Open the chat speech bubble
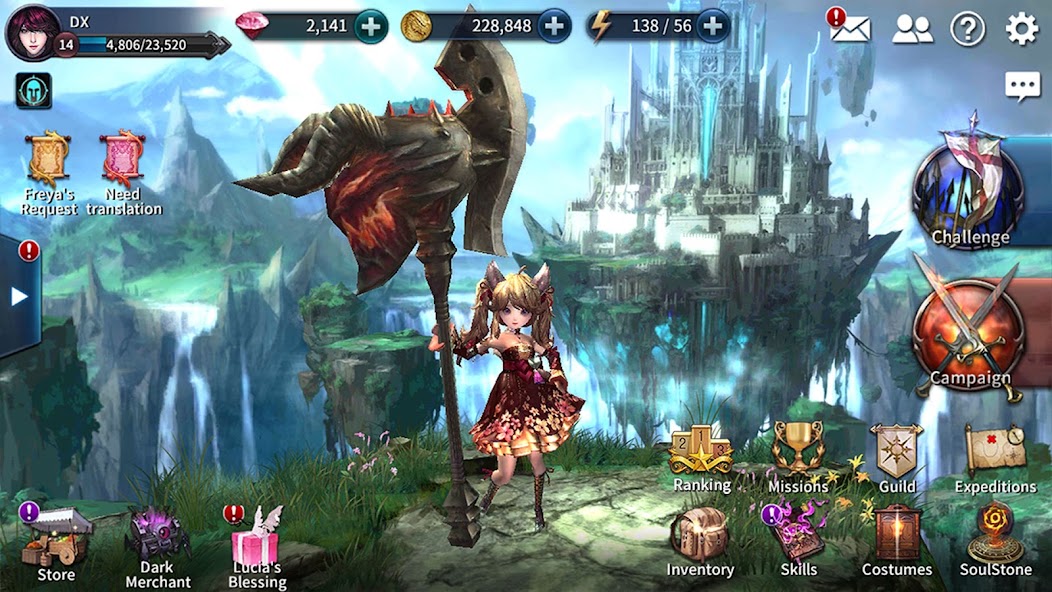Viewport: 1052px width, 592px height. click(1022, 86)
